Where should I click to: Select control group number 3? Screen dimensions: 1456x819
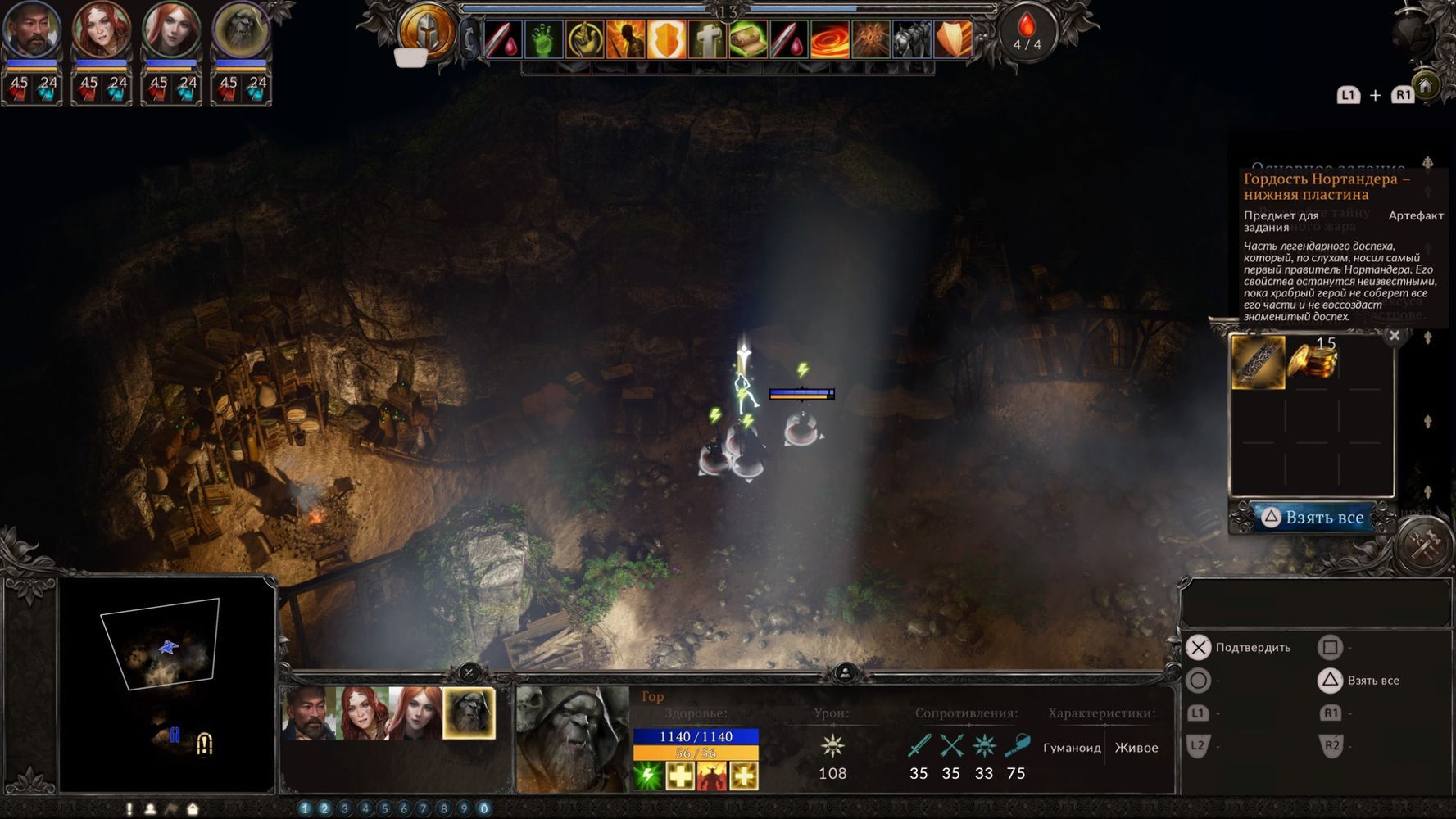pyautogui.click(x=345, y=808)
